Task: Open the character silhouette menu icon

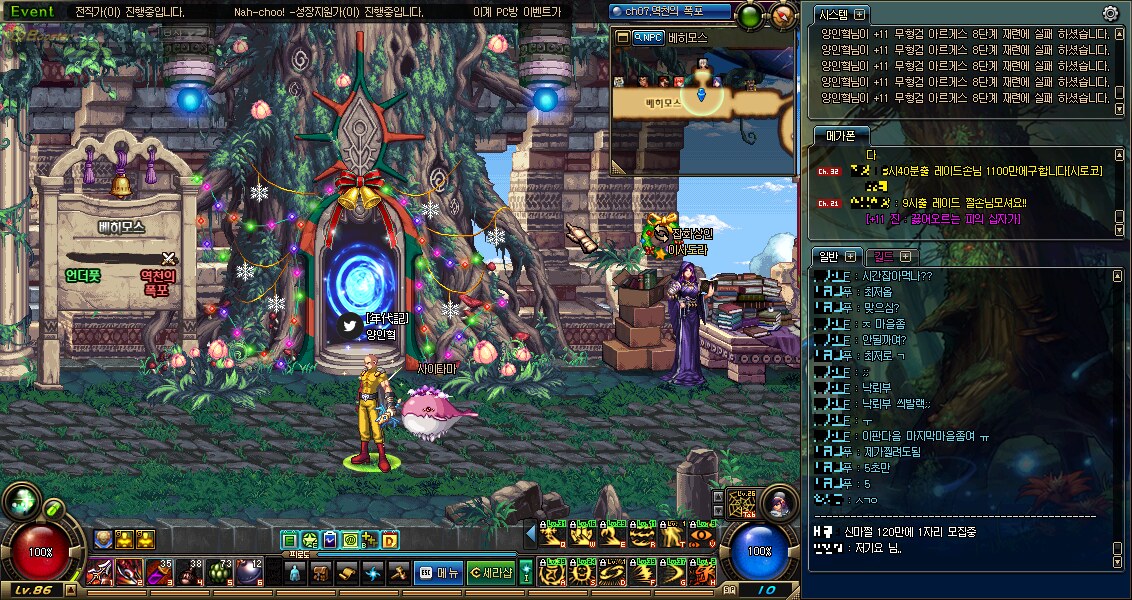Action: [294, 573]
